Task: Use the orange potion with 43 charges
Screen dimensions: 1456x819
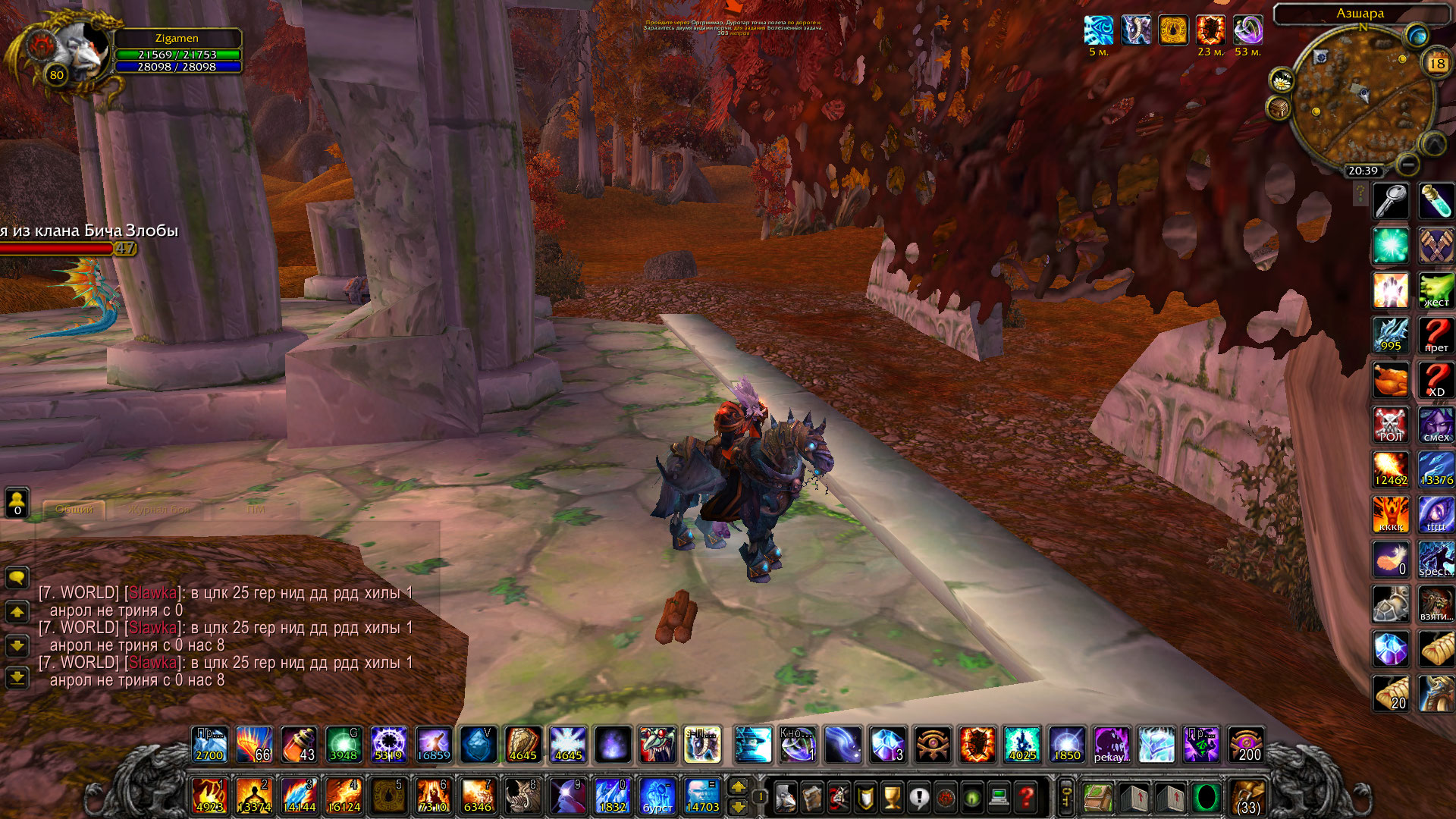Action: pyautogui.click(x=299, y=745)
